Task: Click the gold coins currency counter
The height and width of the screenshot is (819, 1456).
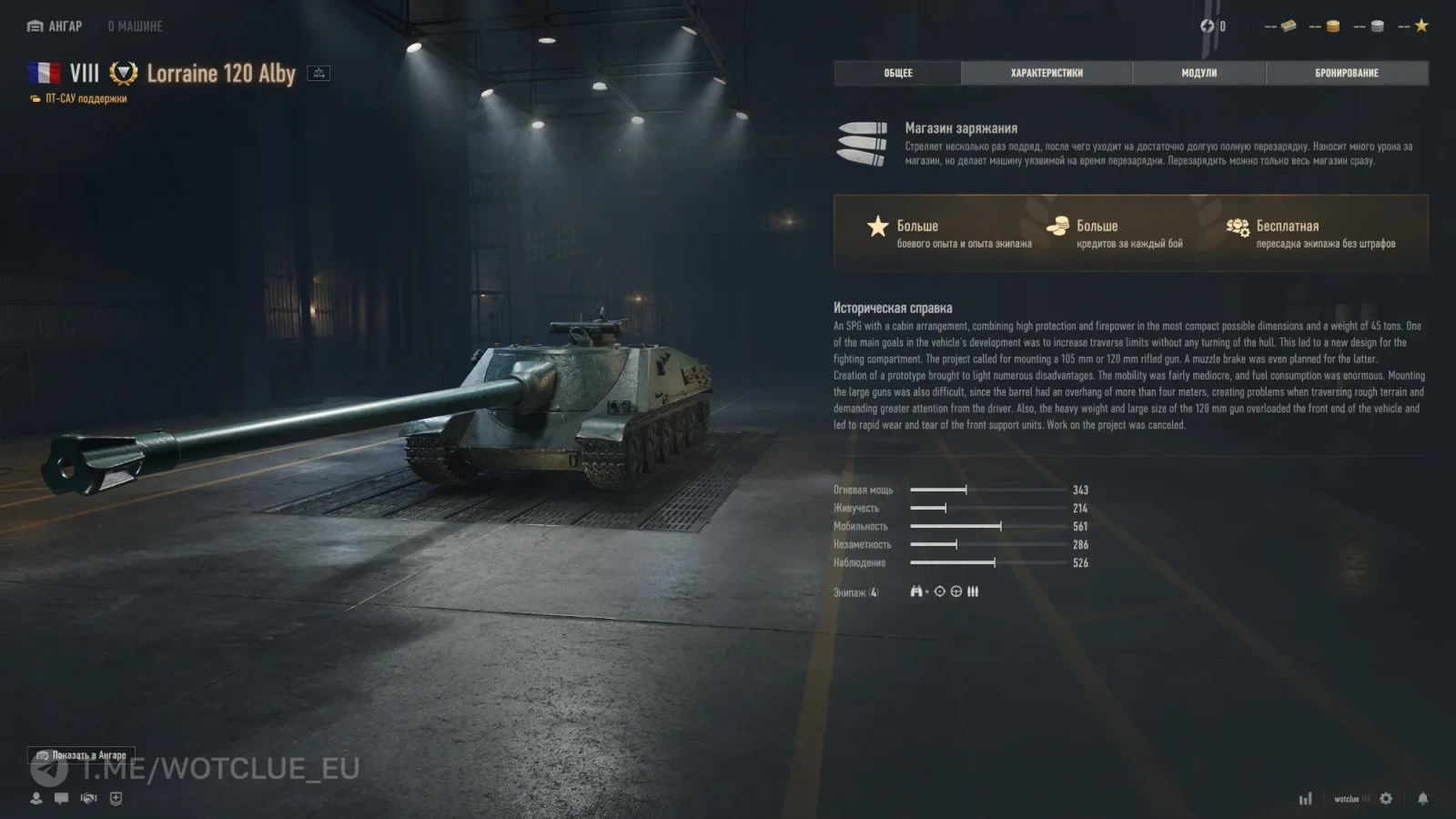Action: pyautogui.click(x=1325, y=26)
